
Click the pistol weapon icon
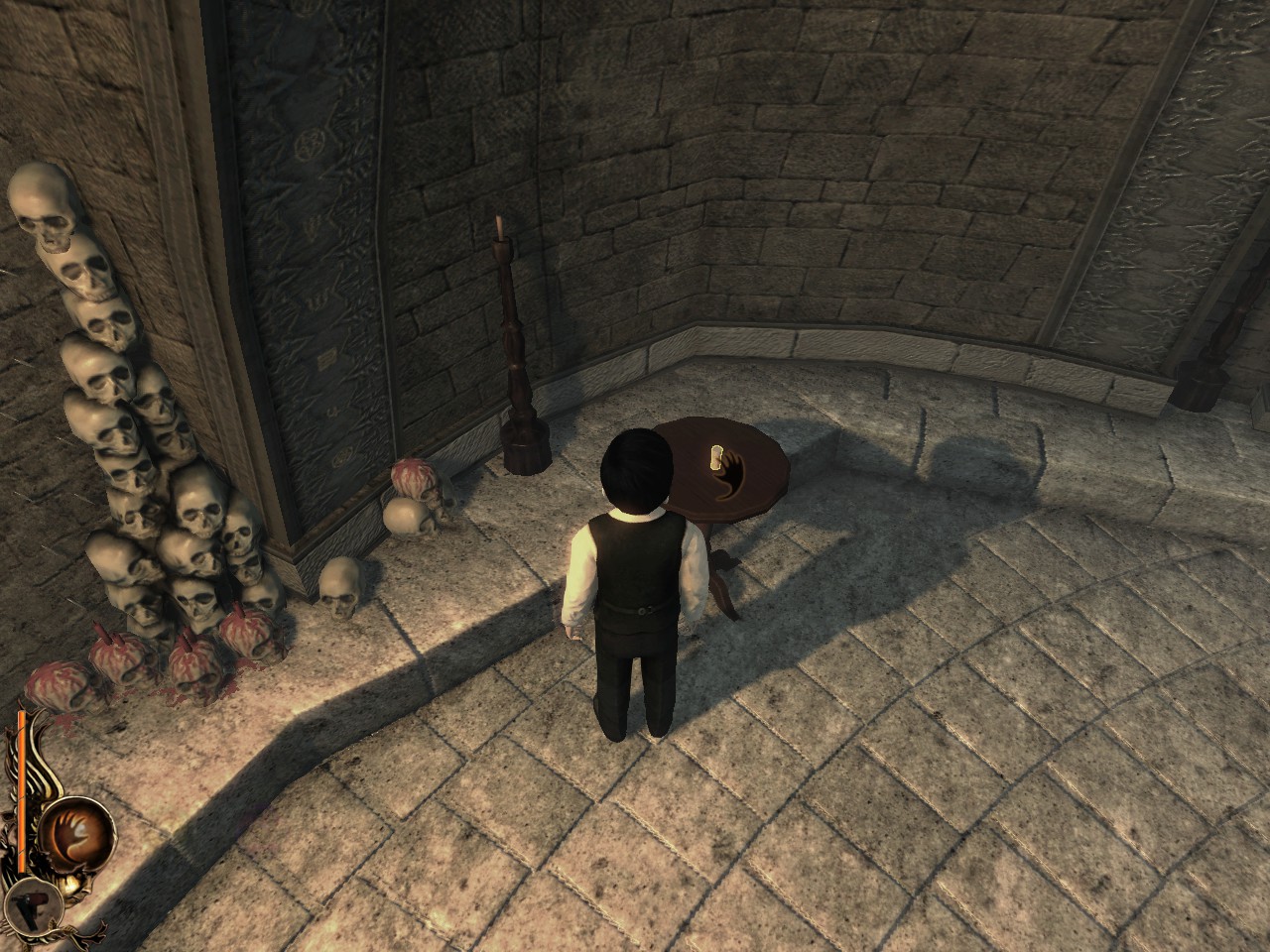[x=30, y=898]
